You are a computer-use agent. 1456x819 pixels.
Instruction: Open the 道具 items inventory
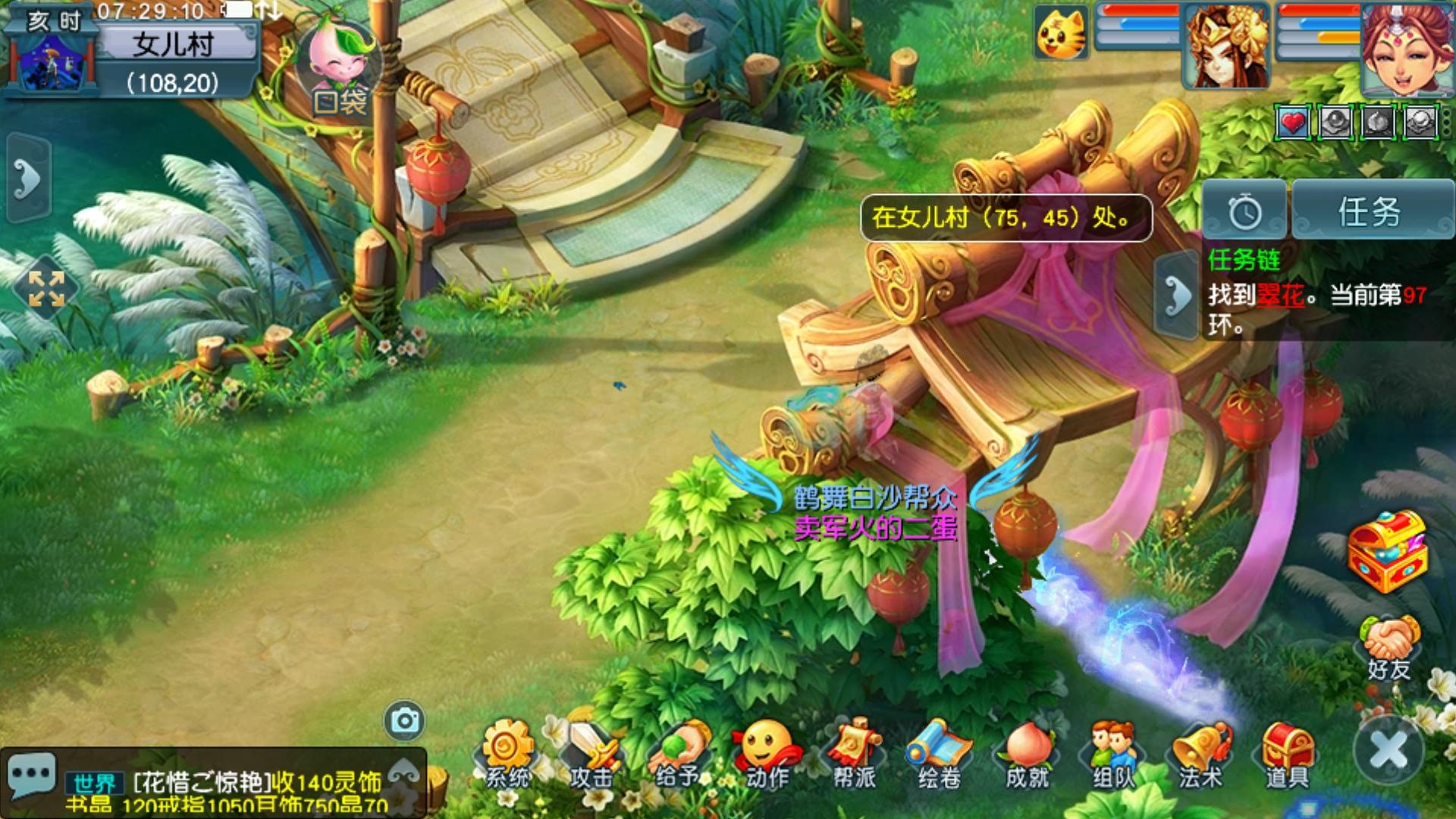click(x=1287, y=754)
